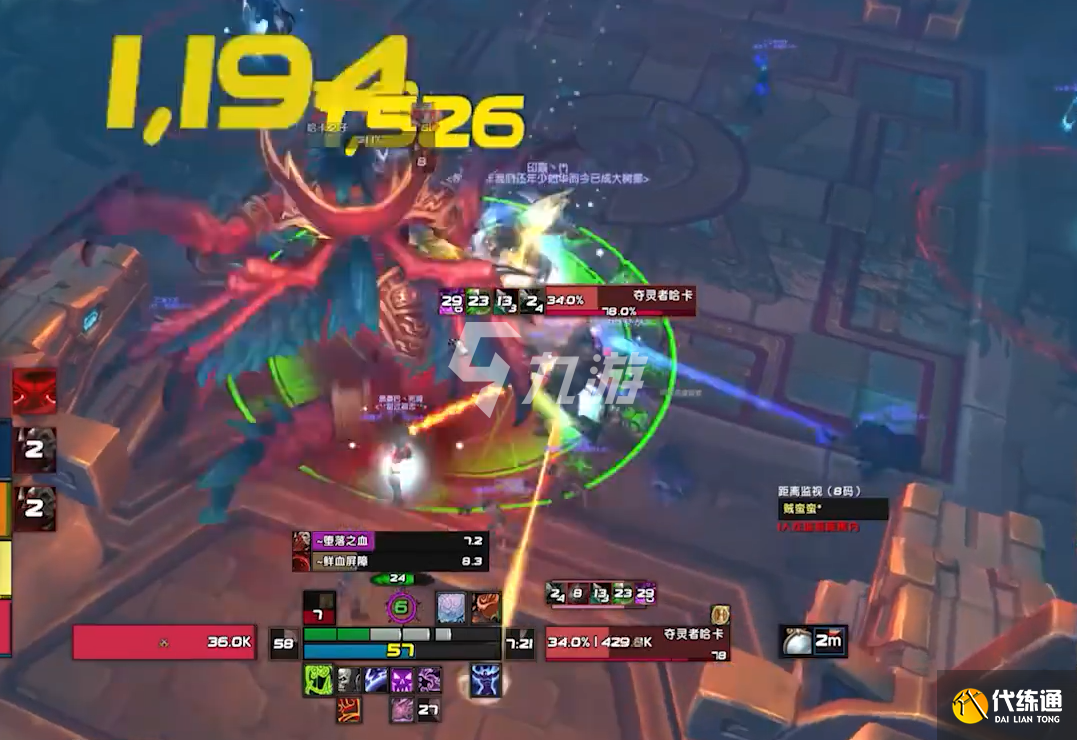Image resolution: width=1077 pixels, height=740 pixels.
Task: Use the red-orange rune ability icon
Action: click(348, 710)
